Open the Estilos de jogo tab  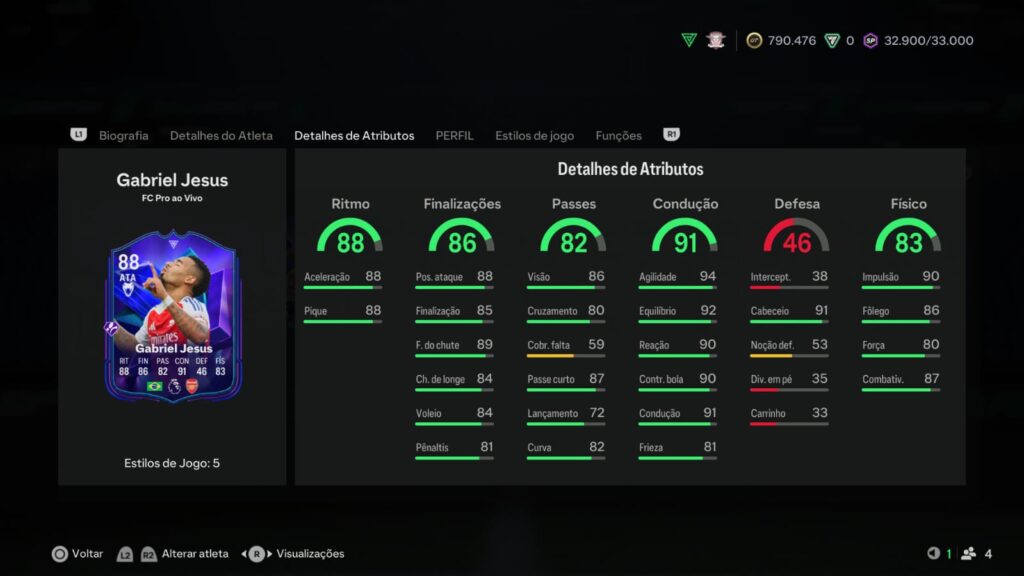(534, 135)
